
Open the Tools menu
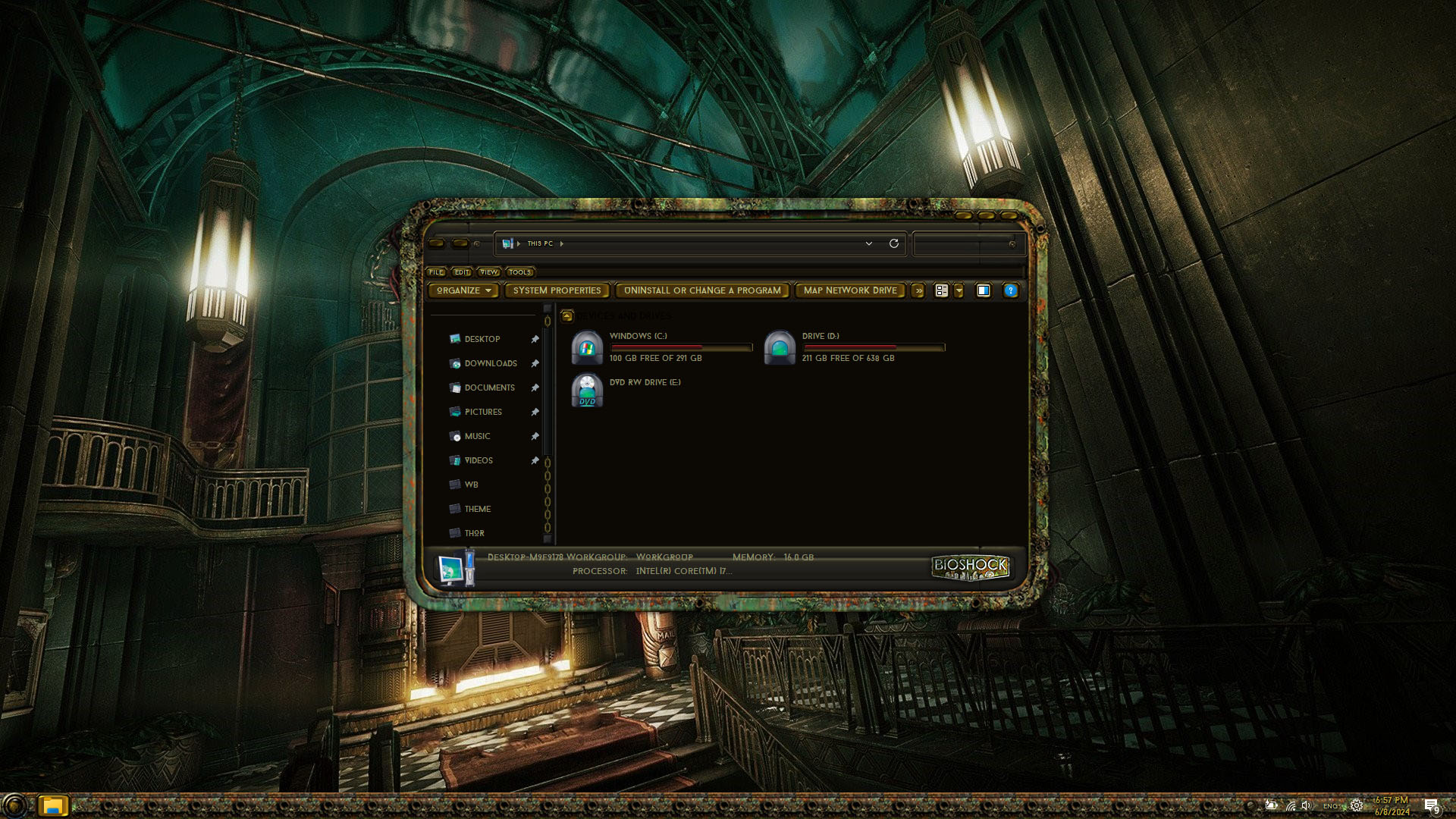(x=519, y=272)
